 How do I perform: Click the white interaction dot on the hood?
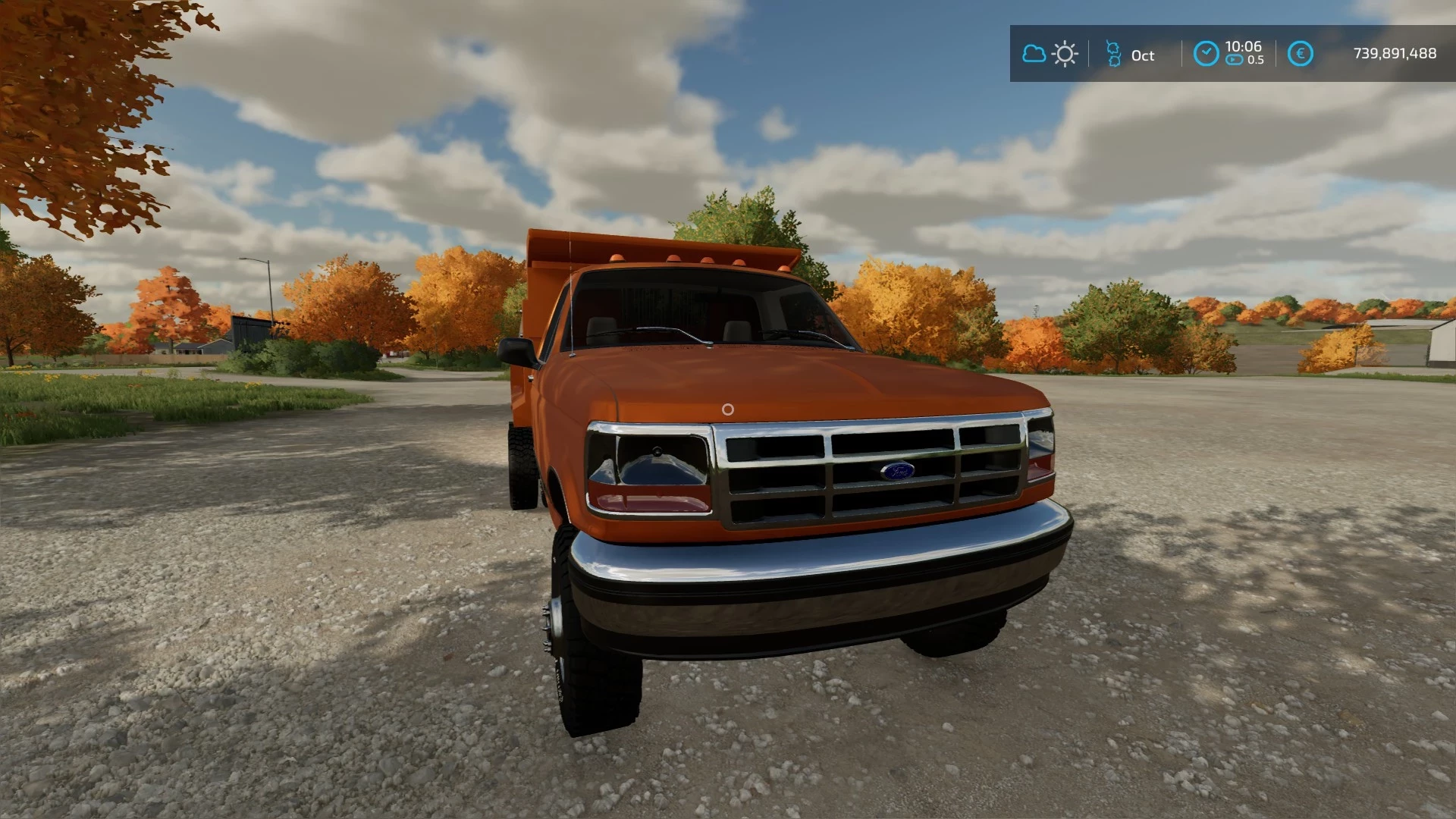tap(728, 411)
